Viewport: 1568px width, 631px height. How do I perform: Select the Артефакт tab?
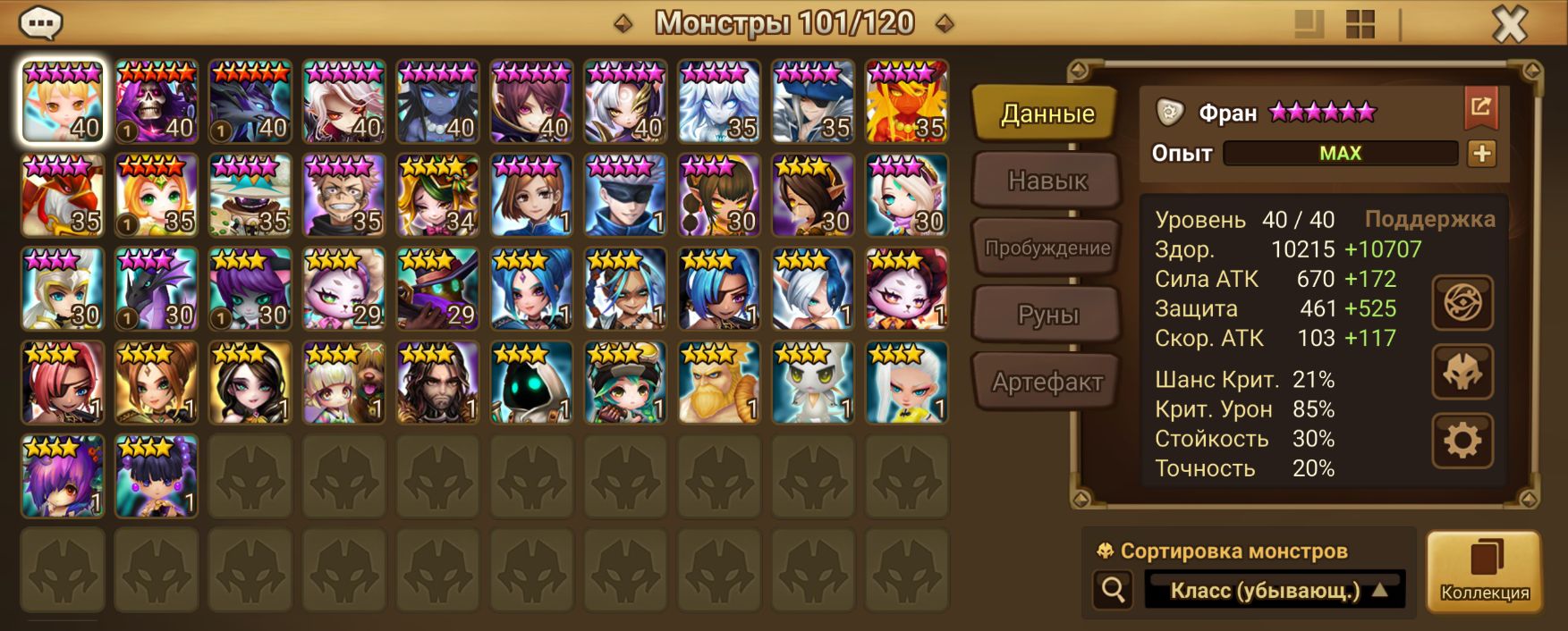(1047, 382)
